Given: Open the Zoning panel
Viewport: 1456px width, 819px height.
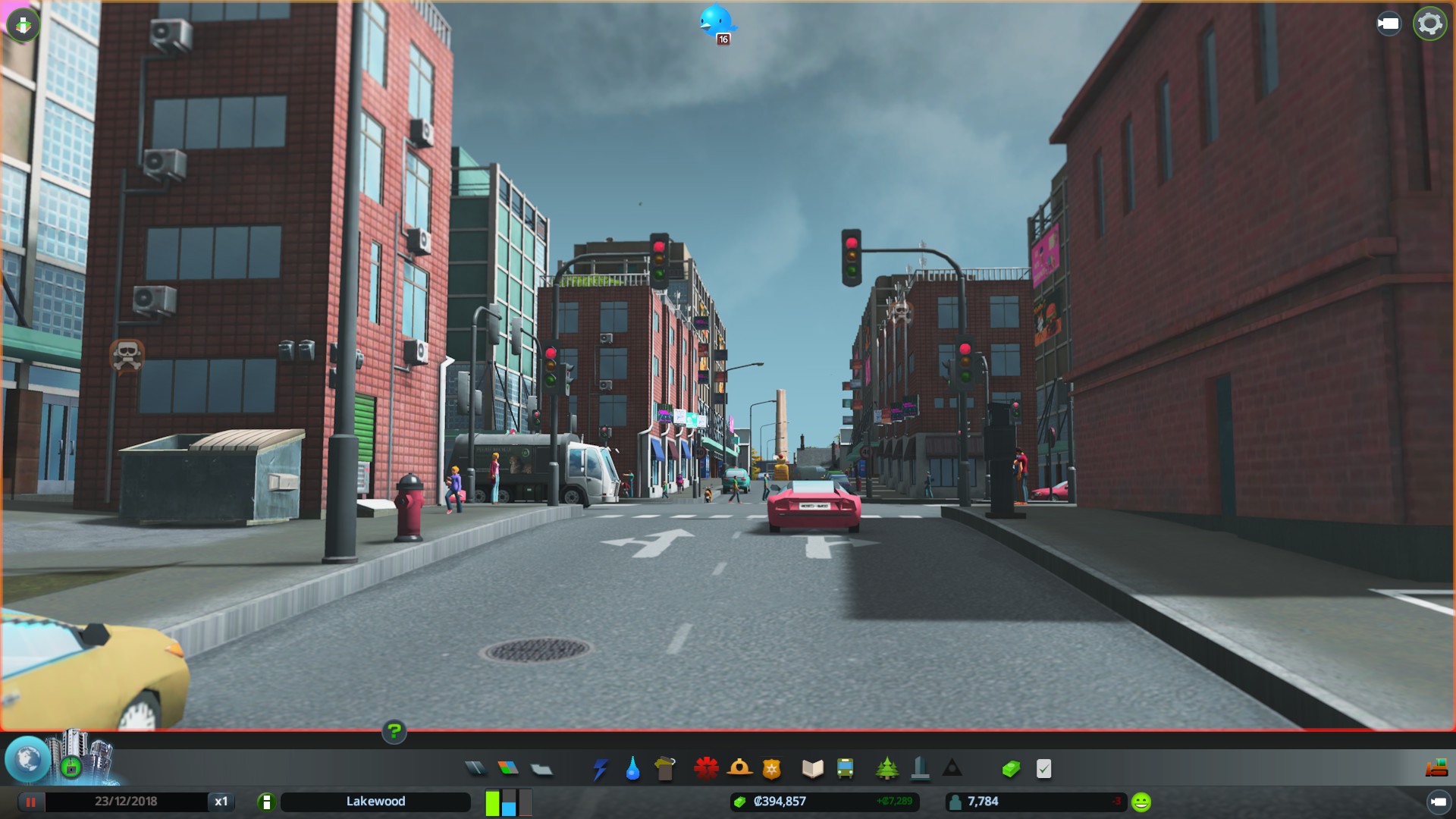Looking at the screenshot, I should [x=508, y=768].
